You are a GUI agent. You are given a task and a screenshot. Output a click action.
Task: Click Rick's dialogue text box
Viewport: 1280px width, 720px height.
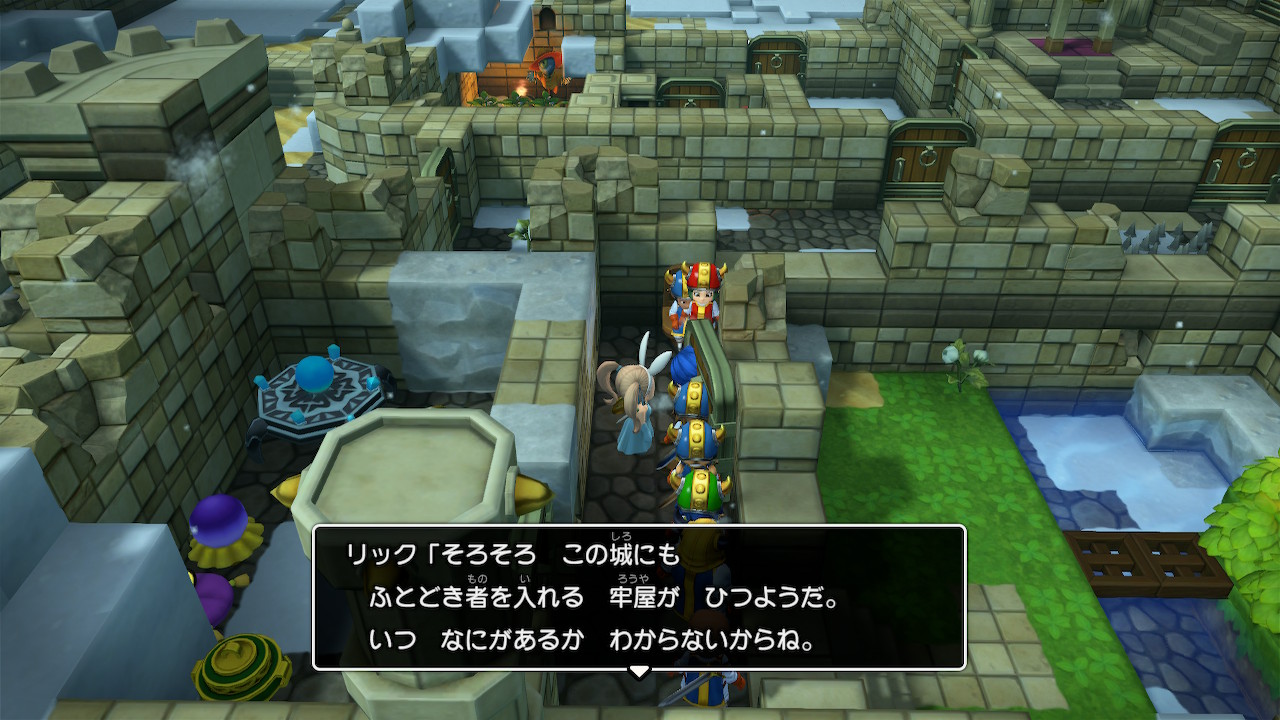[x=639, y=597]
